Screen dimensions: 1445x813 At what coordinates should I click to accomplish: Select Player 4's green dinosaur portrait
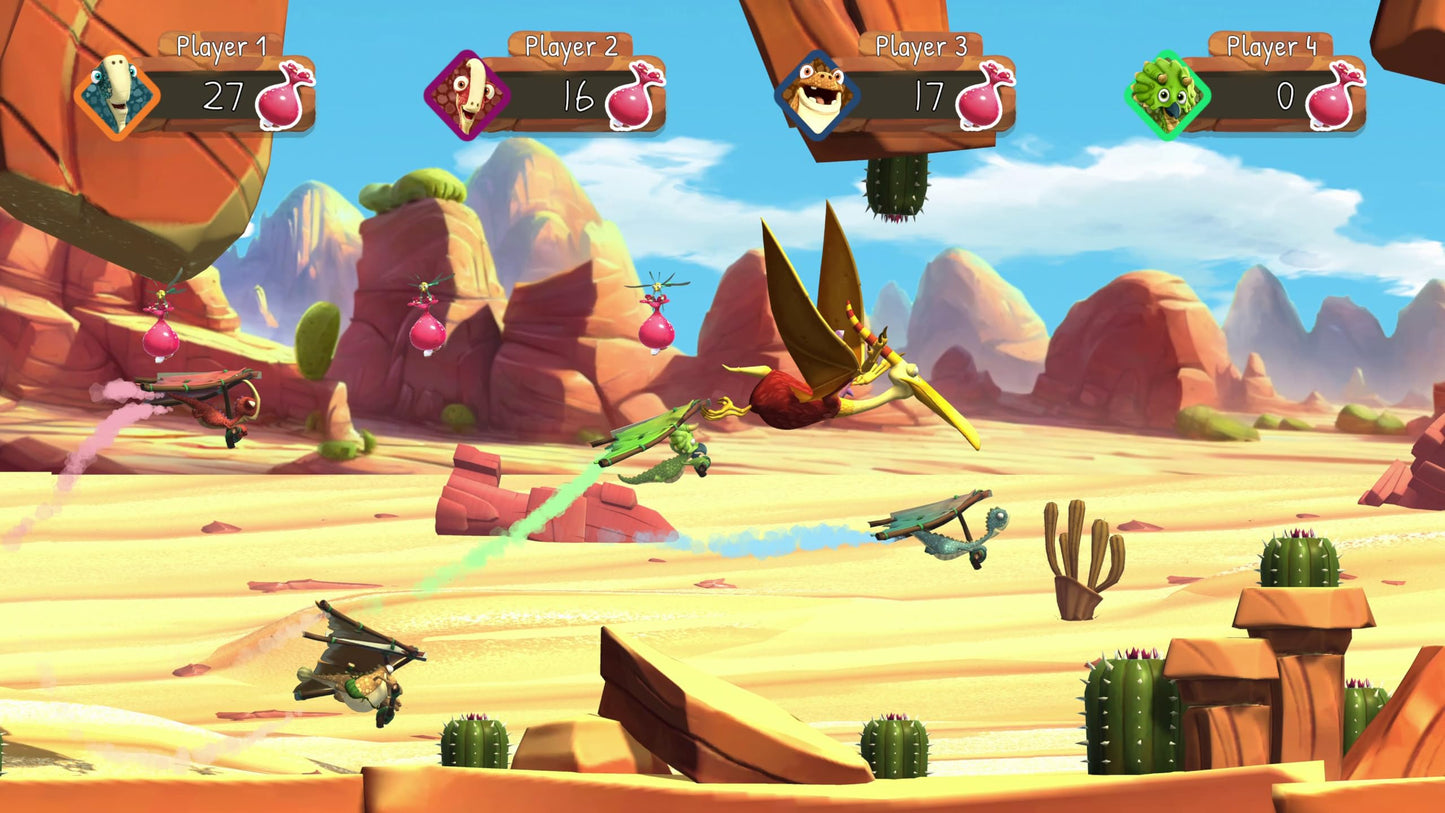click(1168, 95)
